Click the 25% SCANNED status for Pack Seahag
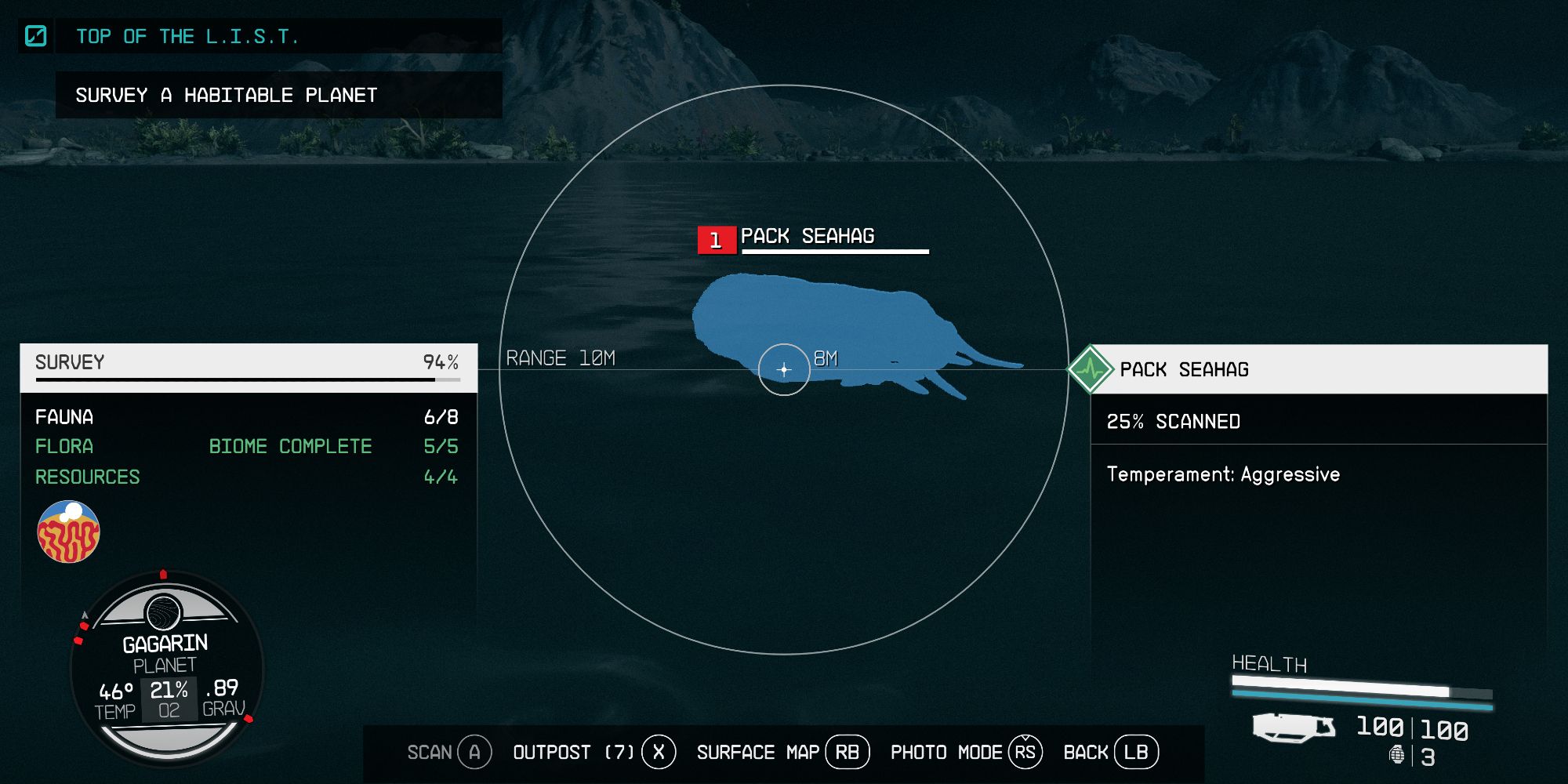The height and width of the screenshot is (784, 1568). pos(1174,422)
